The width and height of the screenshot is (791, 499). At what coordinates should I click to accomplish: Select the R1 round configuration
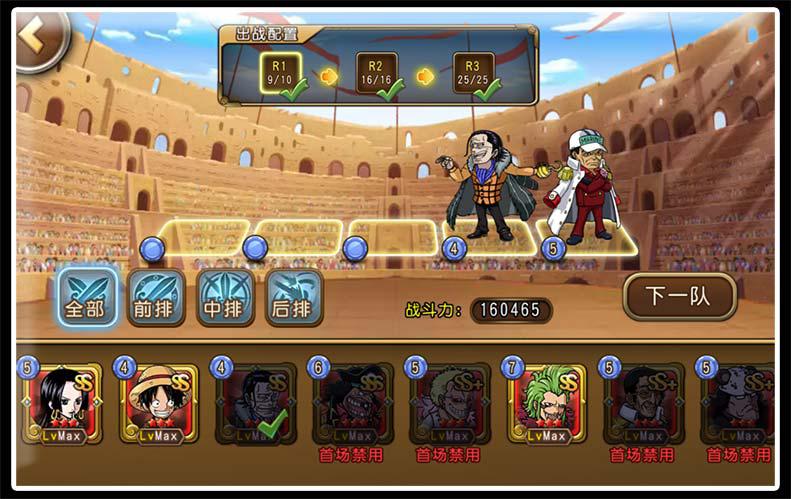[282, 74]
